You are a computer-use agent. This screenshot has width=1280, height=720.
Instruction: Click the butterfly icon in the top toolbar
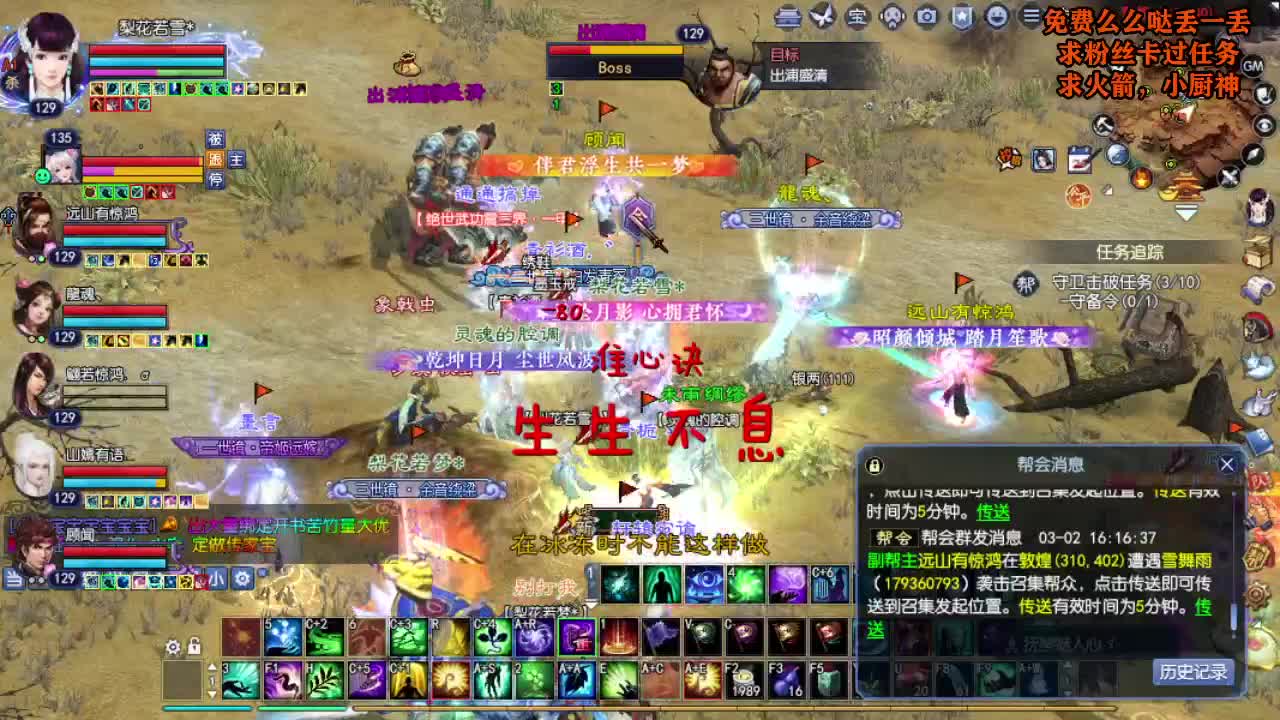tap(820, 18)
